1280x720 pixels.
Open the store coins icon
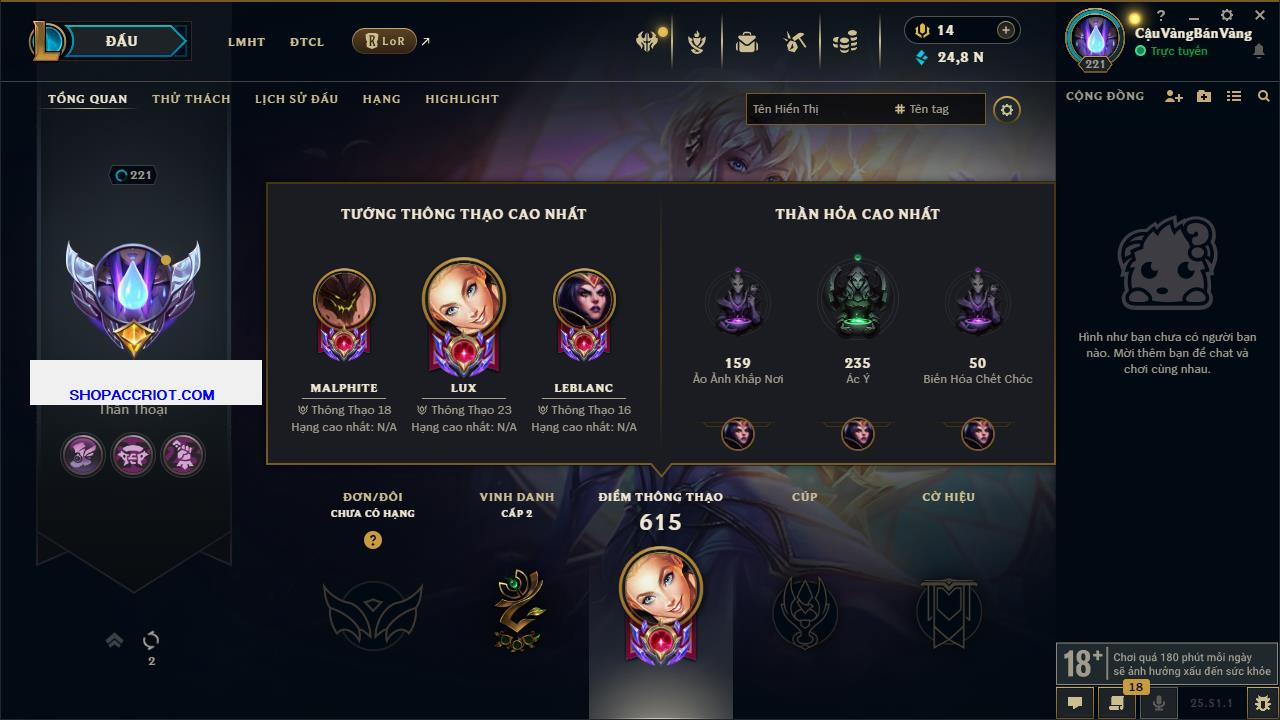[x=845, y=42]
